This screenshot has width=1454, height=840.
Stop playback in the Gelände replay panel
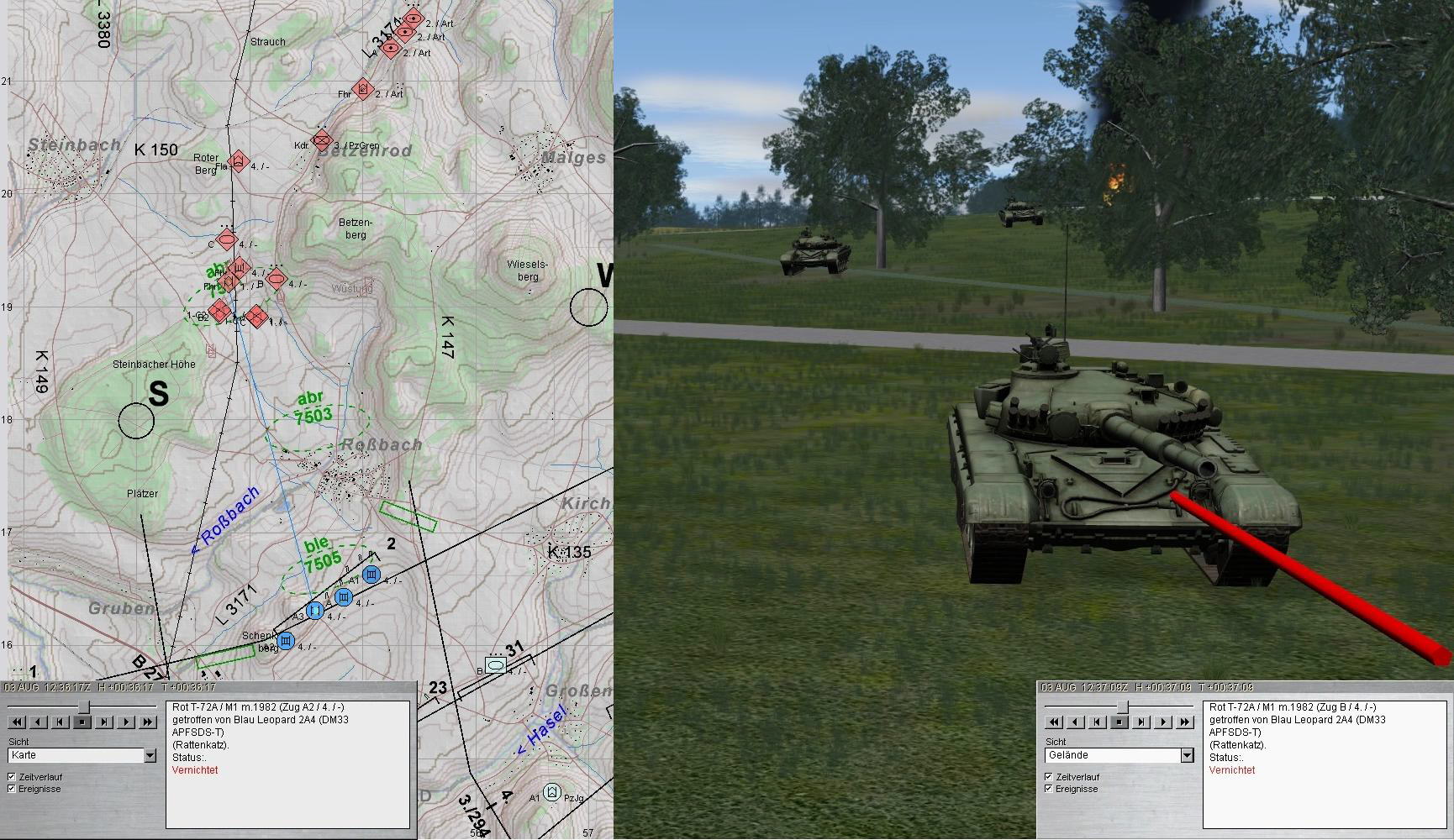1119,722
